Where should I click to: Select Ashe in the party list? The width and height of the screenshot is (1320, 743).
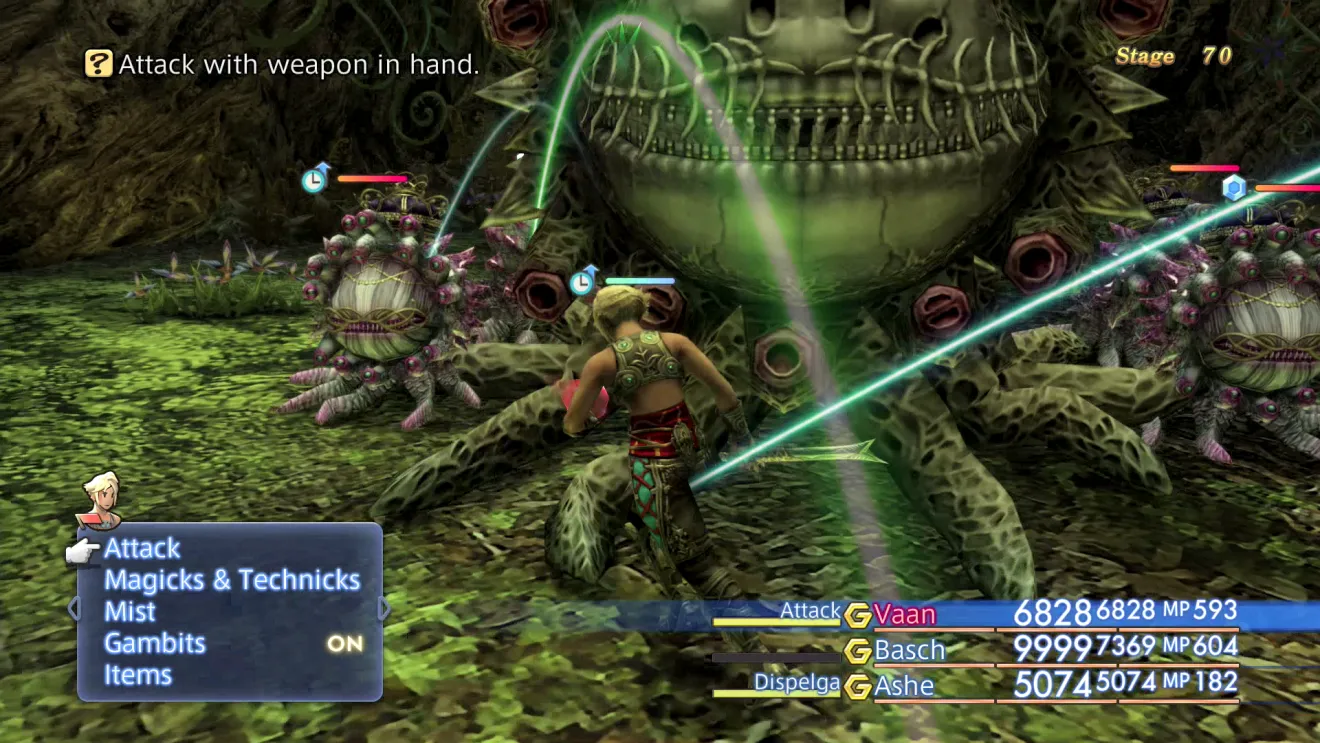(x=904, y=685)
